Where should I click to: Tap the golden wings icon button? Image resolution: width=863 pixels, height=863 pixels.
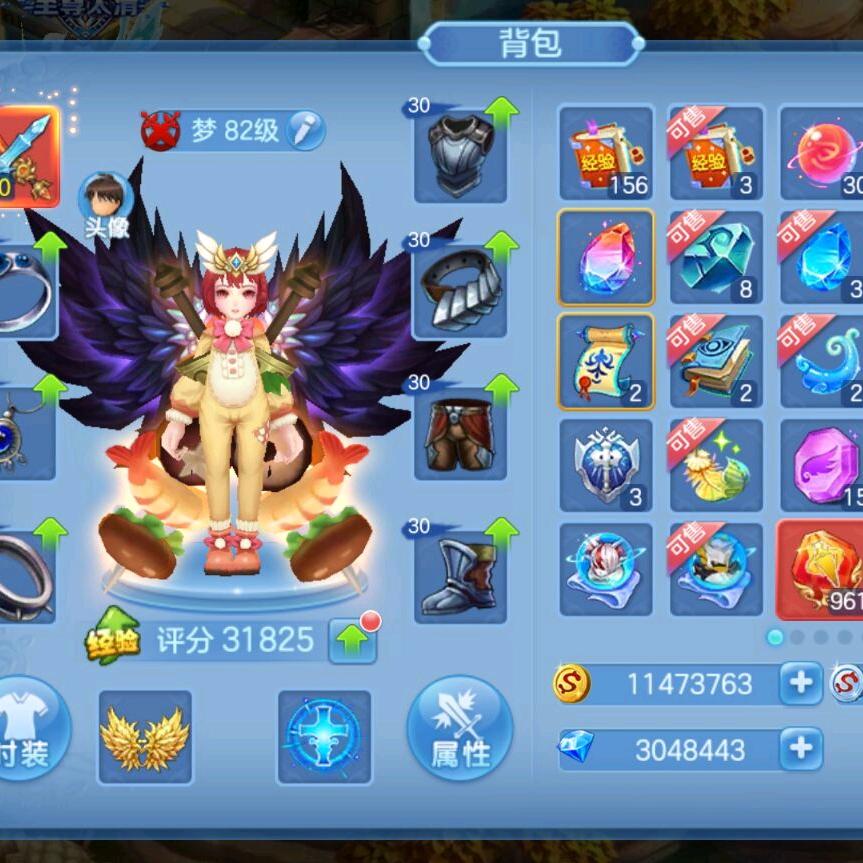144,736
